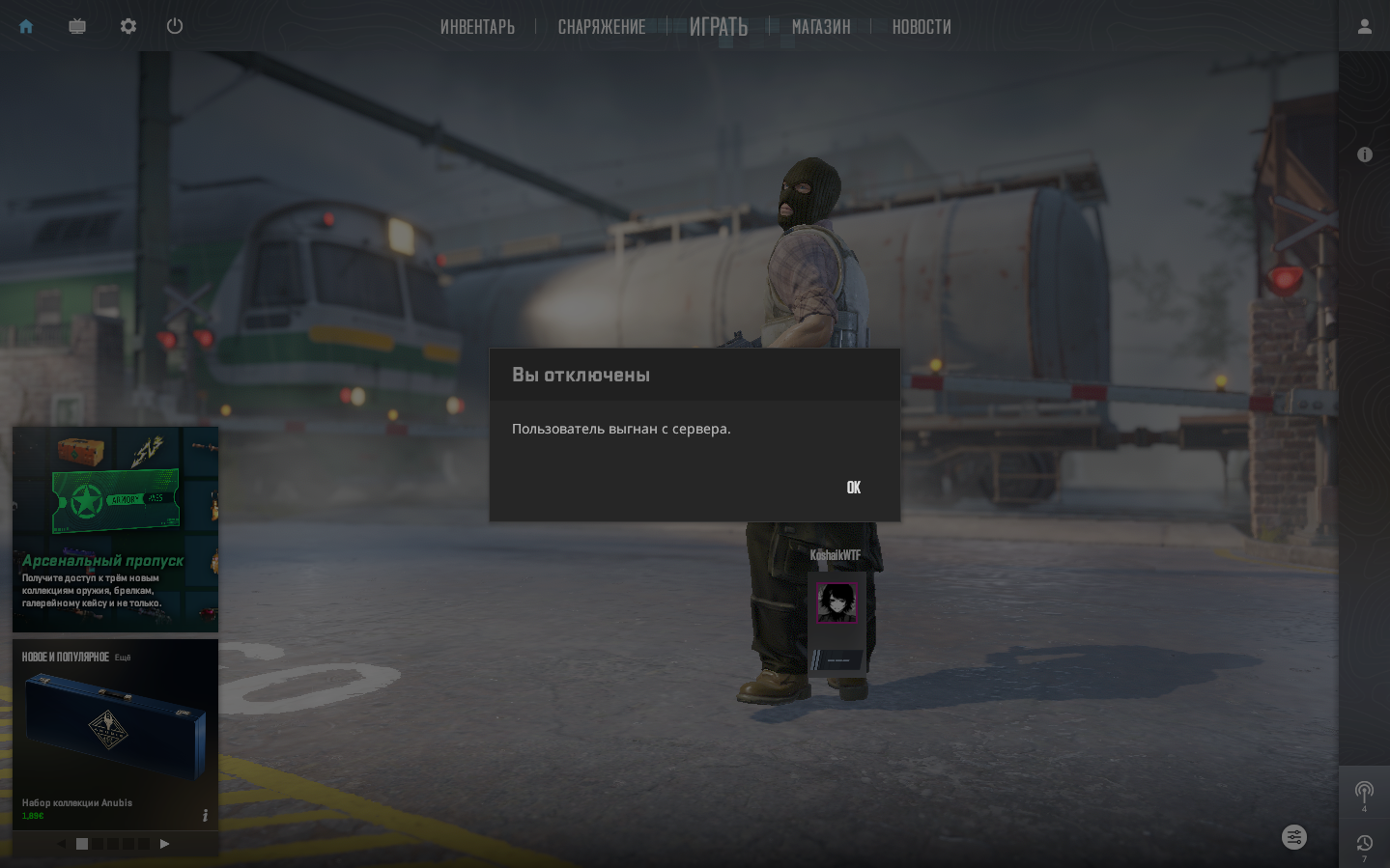Open the recent history clock icon
Screen dimensions: 1390x868
coord(1364,844)
